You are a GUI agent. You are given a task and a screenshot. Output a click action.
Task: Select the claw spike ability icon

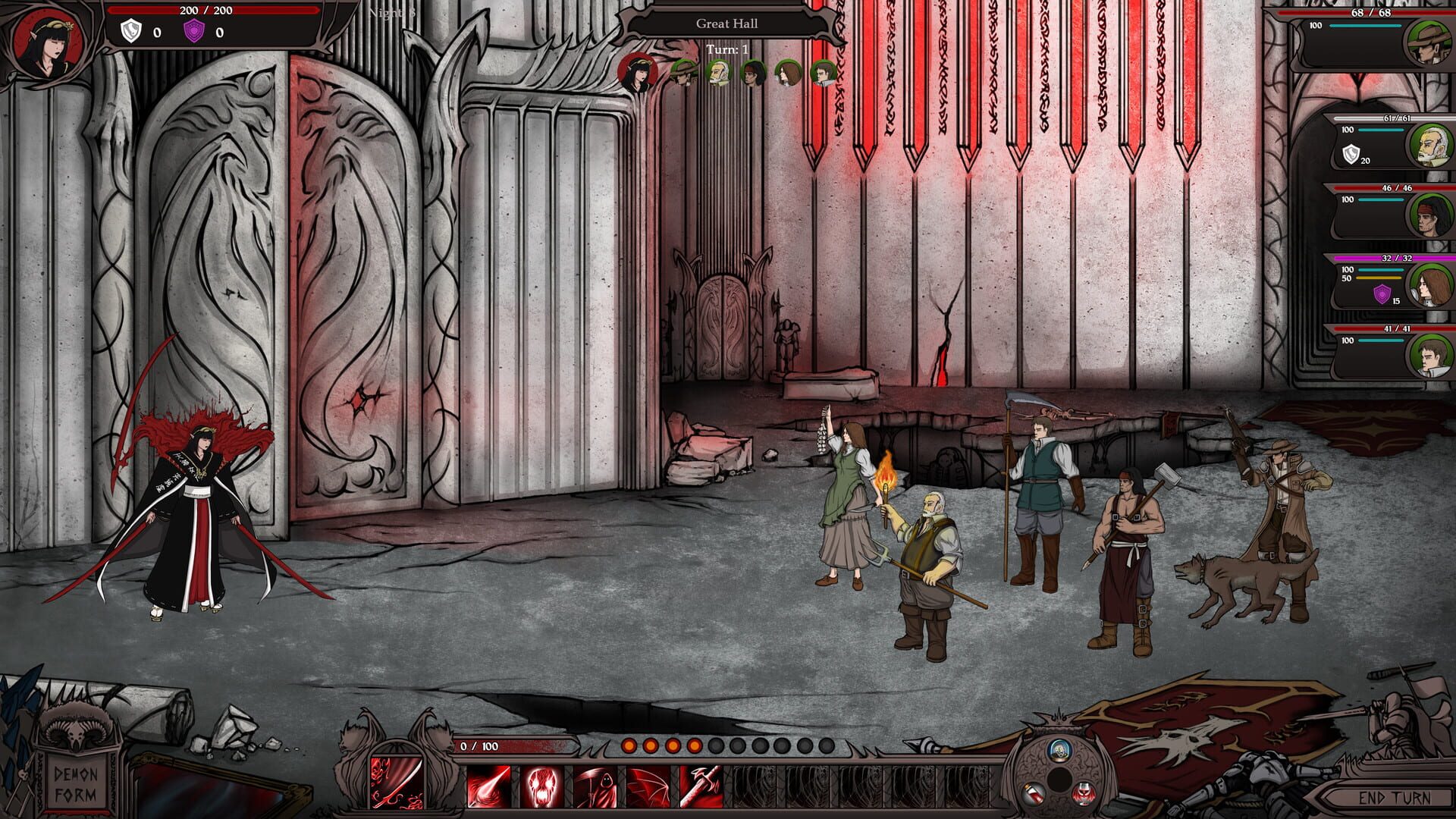pyautogui.click(x=488, y=785)
